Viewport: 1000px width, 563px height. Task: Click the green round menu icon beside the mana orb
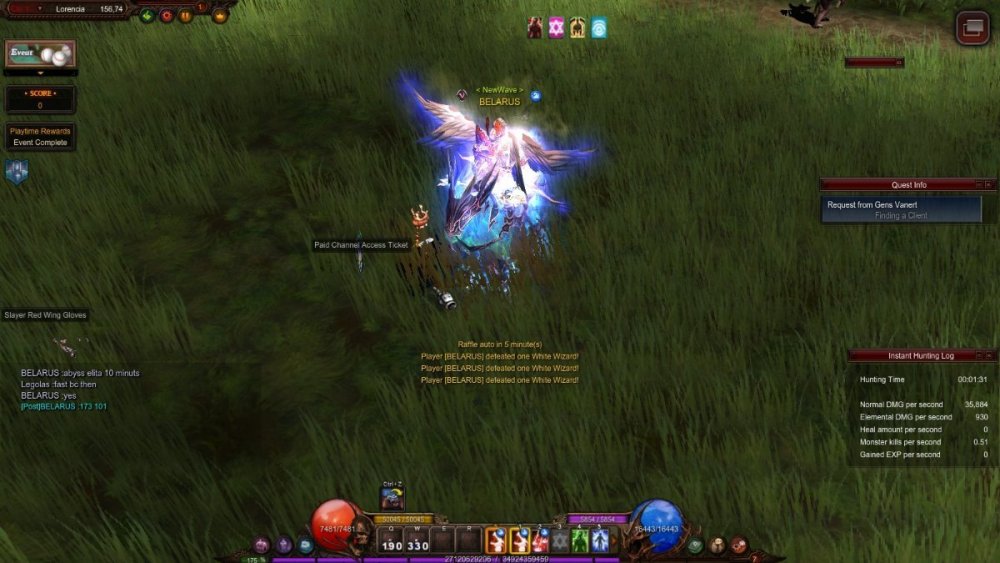pos(696,545)
